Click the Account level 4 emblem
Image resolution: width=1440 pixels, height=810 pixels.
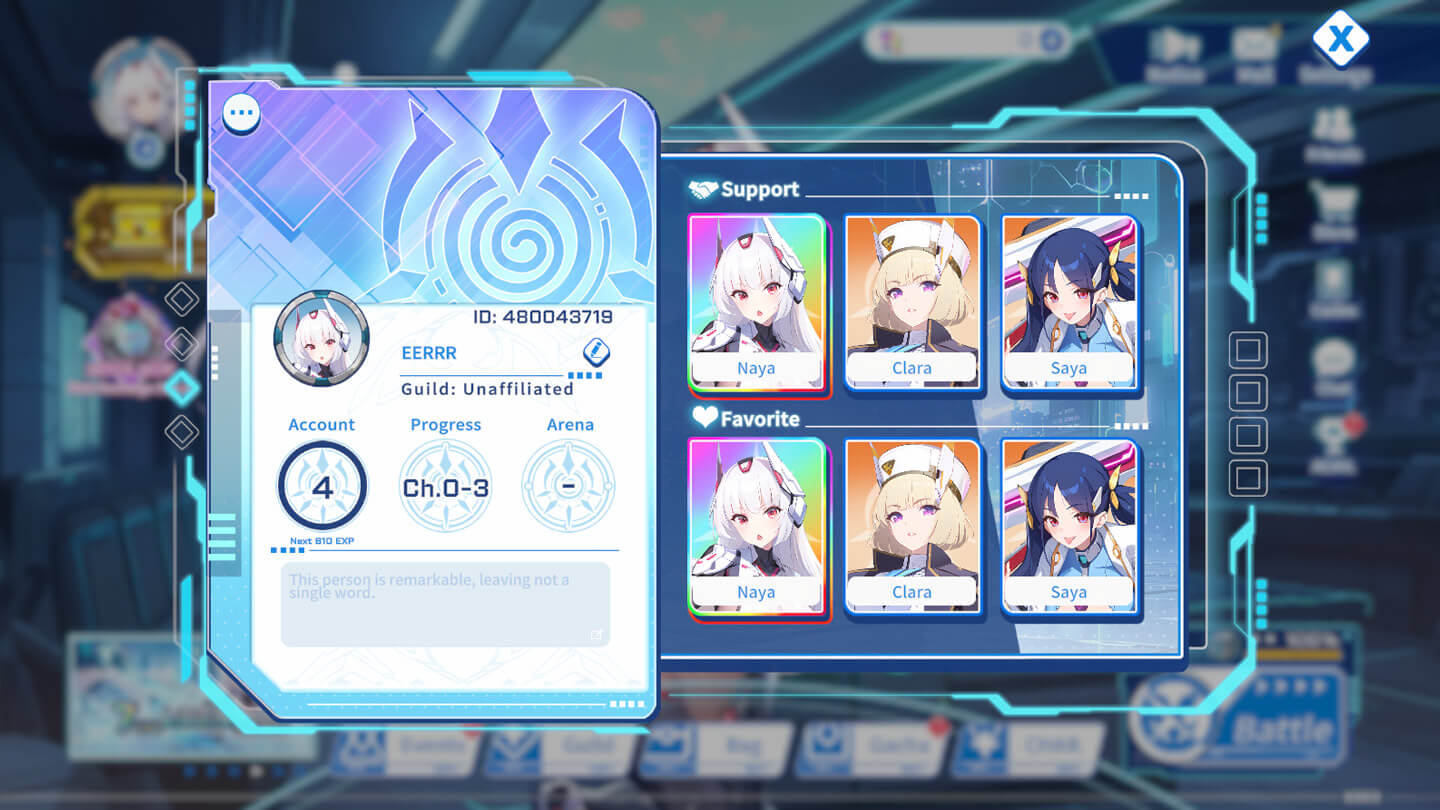click(x=321, y=484)
